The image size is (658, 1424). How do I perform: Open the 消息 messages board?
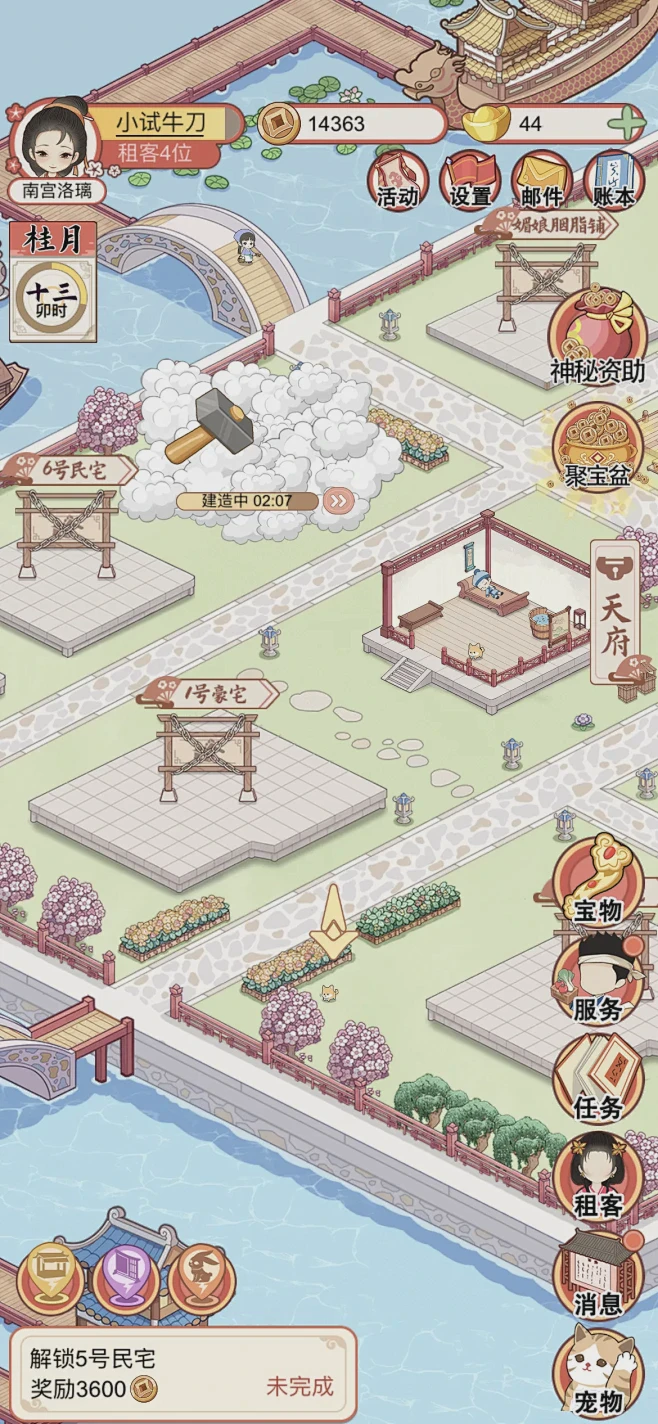click(x=598, y=1275)
